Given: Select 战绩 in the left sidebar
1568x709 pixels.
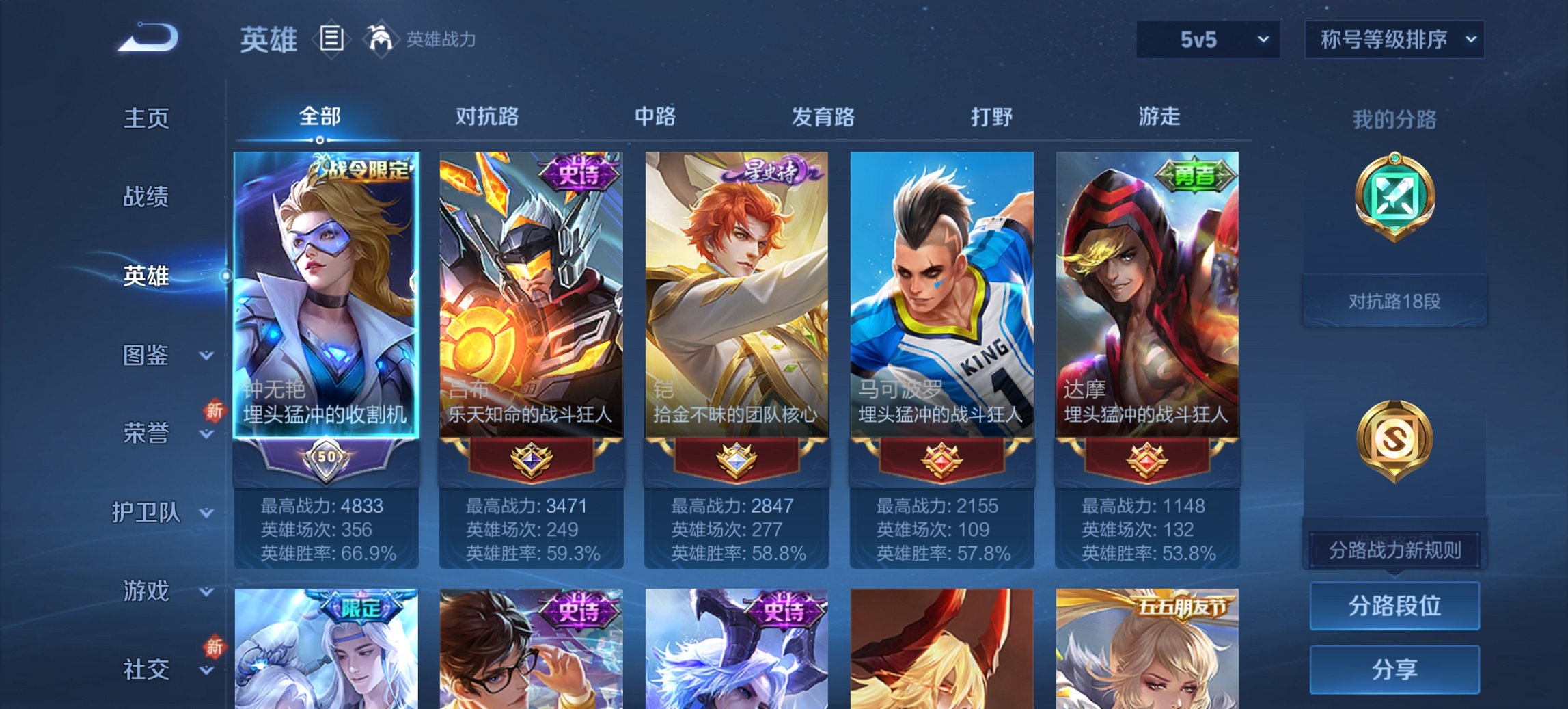Looking at the screenshot, I should pos(145,198).
